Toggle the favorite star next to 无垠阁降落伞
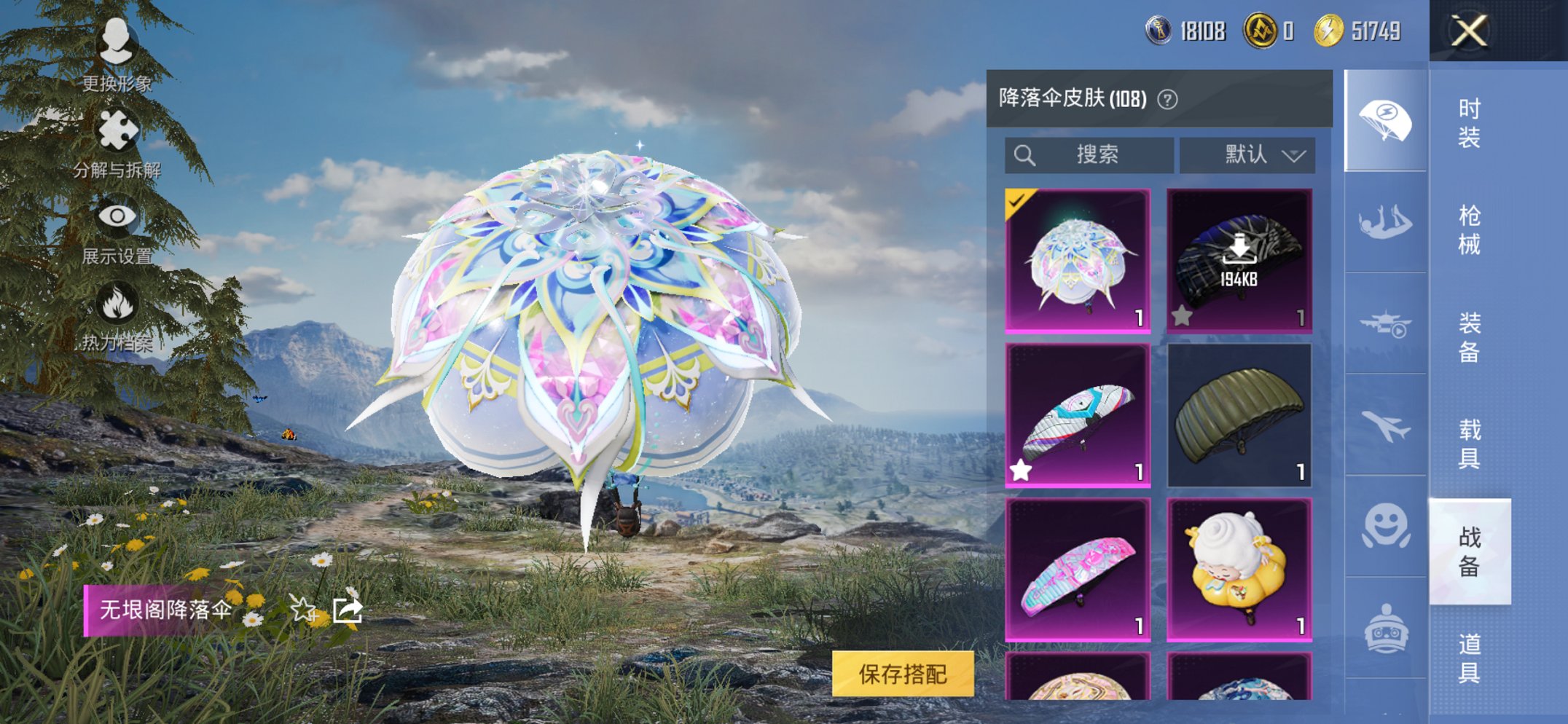The image size is (1568, 724). click(x=301, y=612)
